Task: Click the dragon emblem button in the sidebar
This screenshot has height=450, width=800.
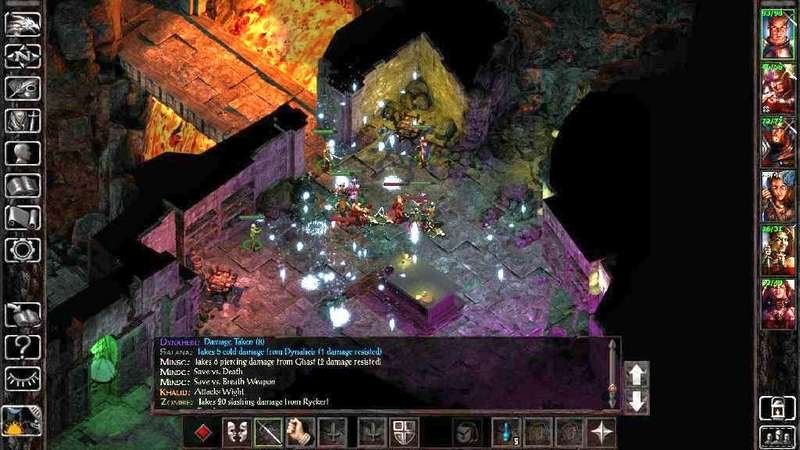Action: [22, 24]
